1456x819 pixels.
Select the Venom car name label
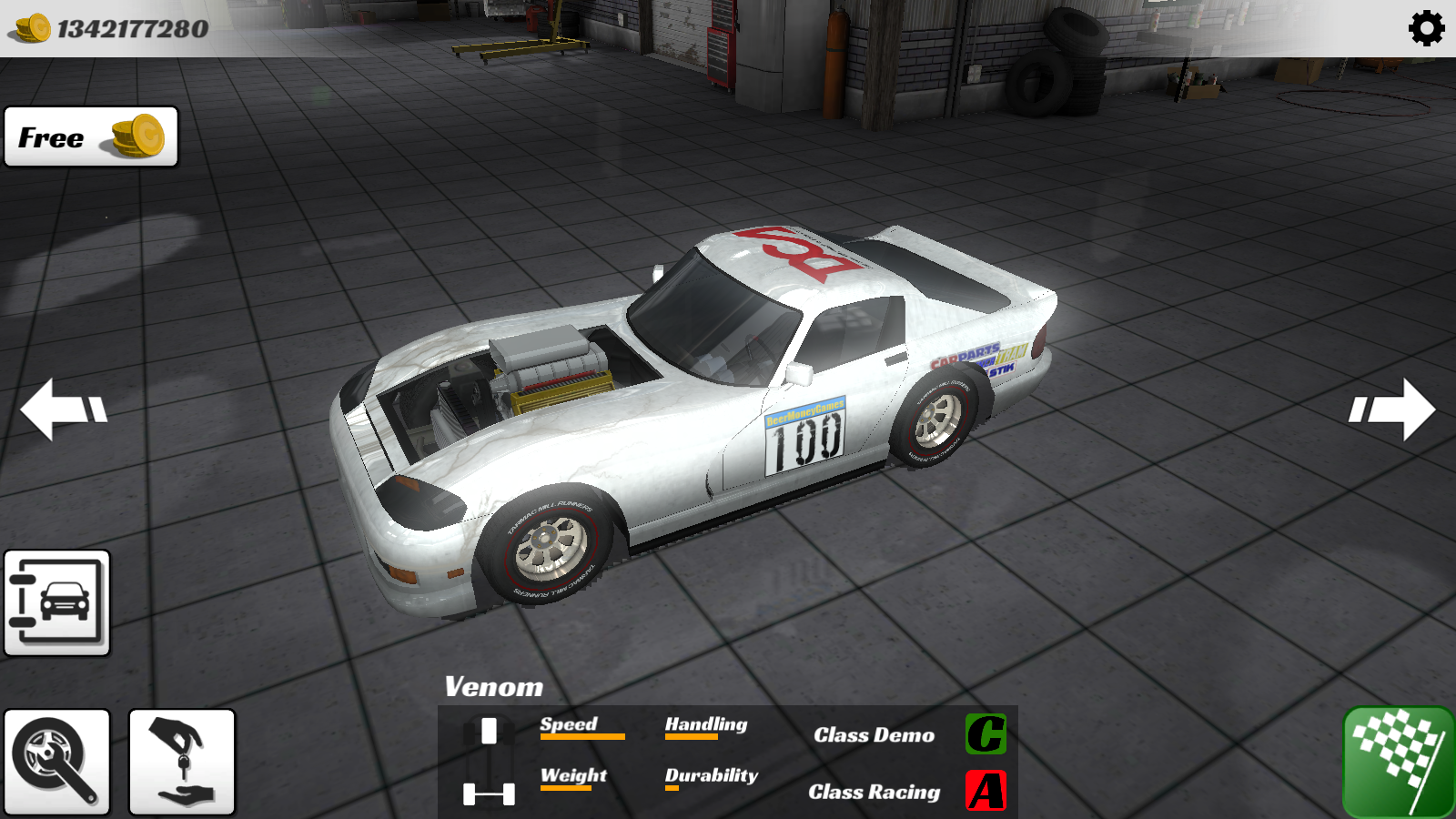[492, 688]
